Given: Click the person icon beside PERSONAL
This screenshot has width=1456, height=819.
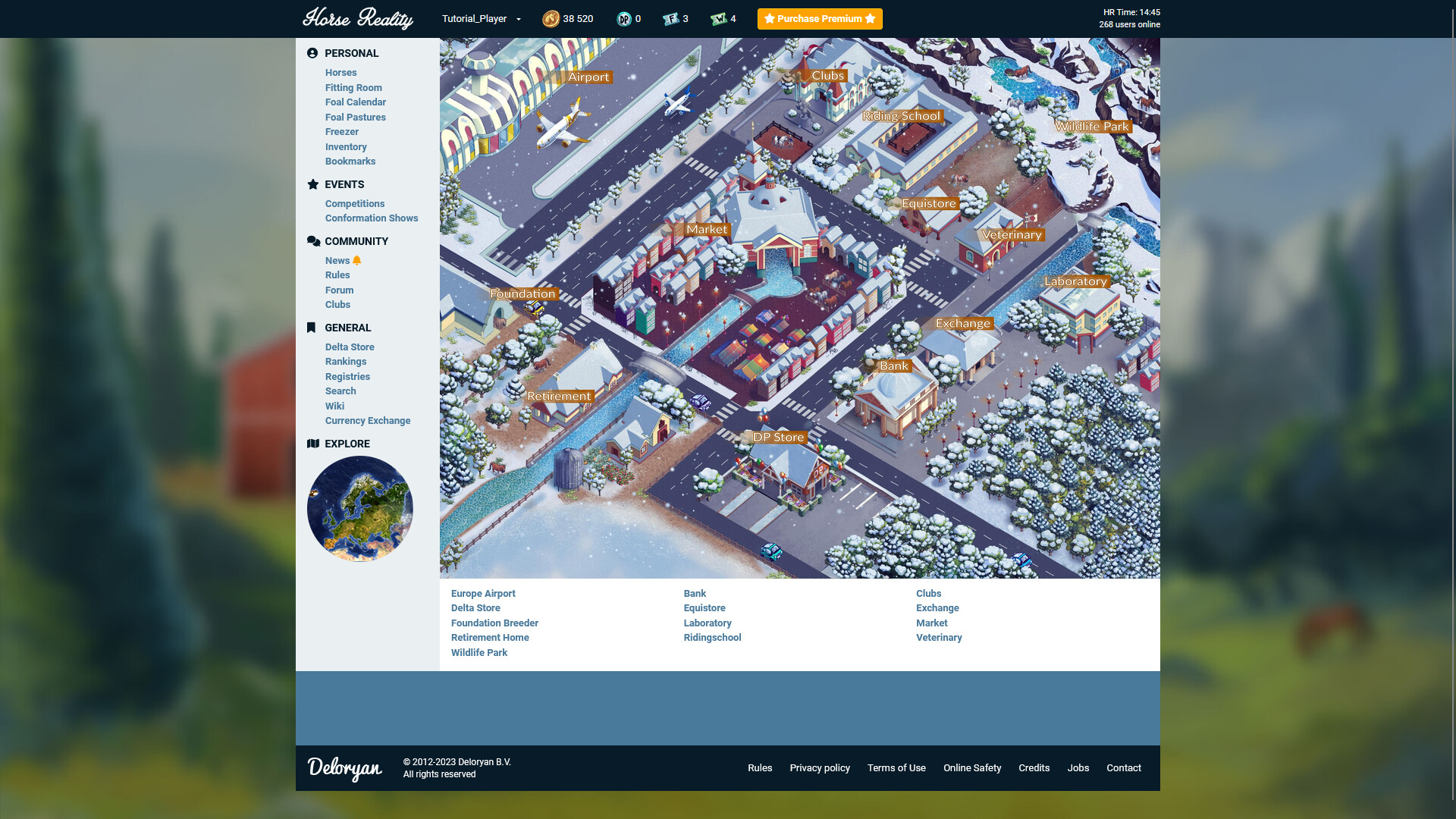Looking at the screenshot, I should point(312,53).
